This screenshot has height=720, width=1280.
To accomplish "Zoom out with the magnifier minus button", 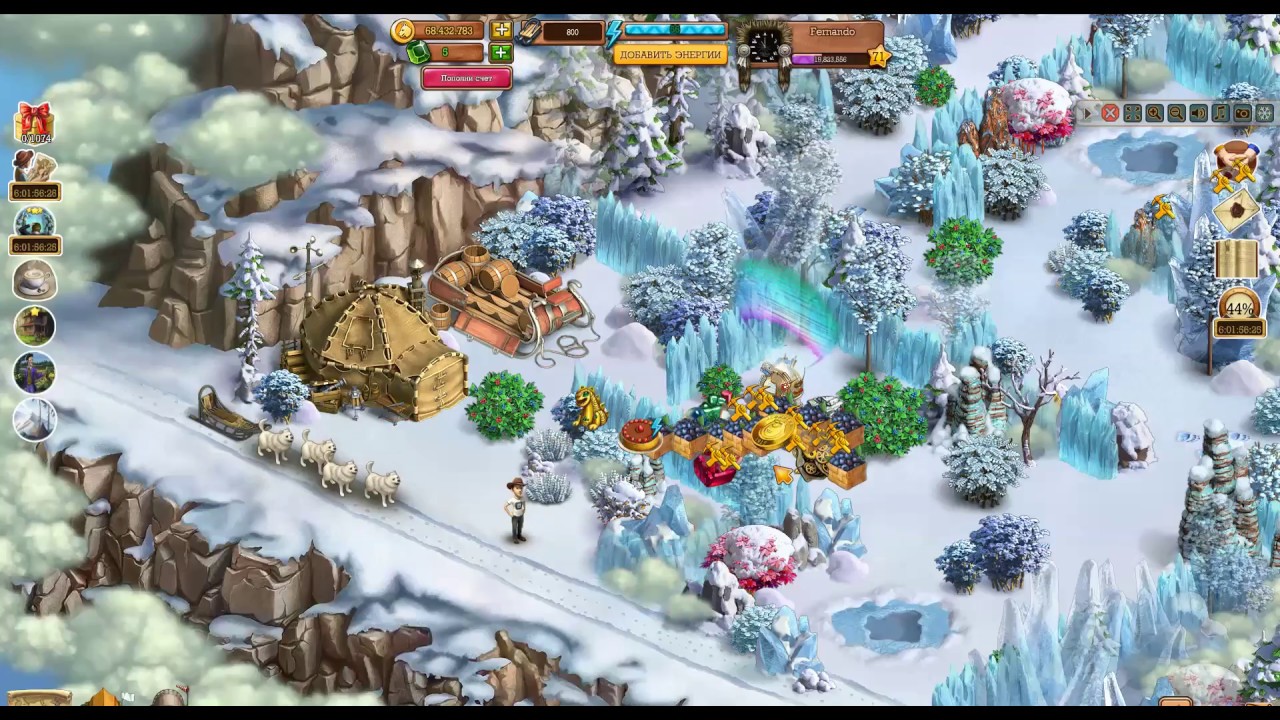I will click(x=1176, y=114).
